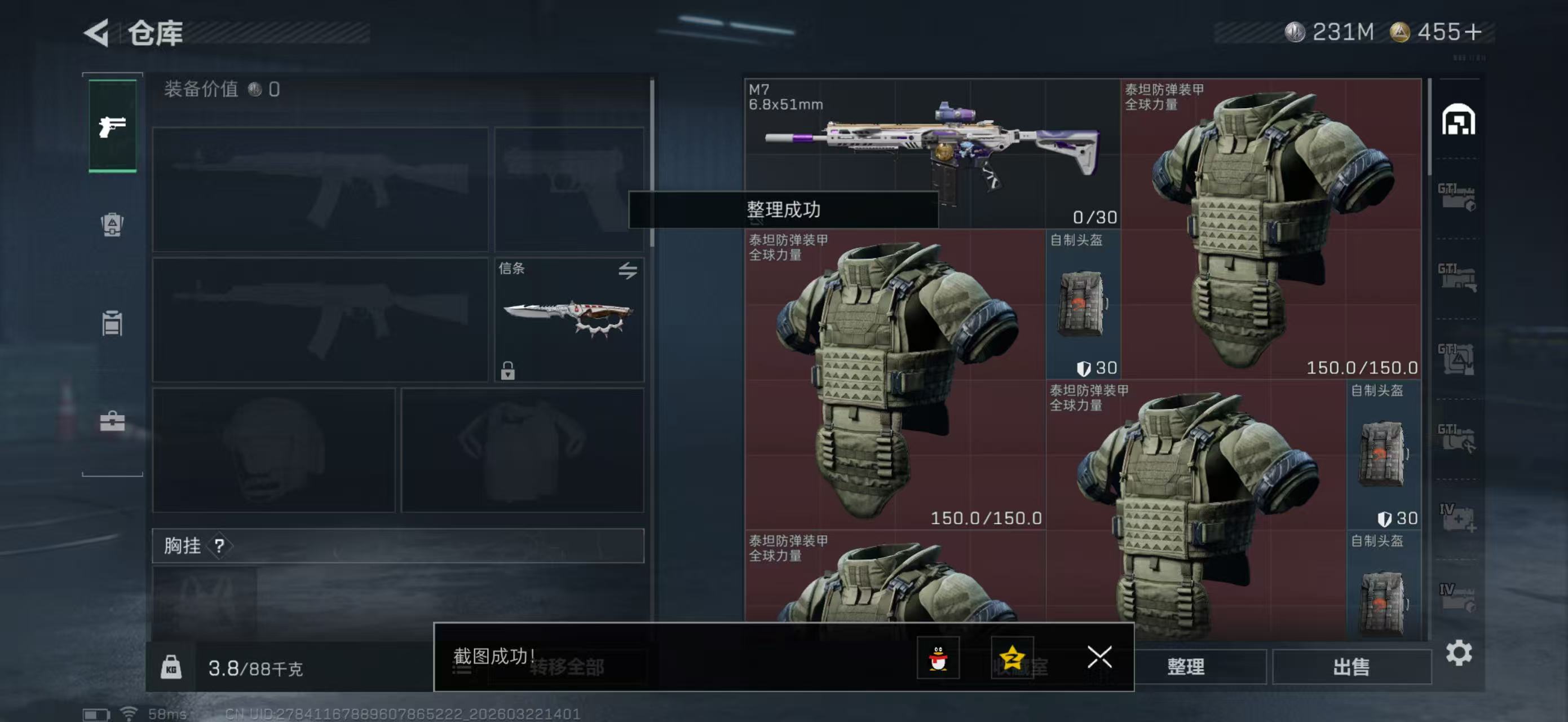Click the silver currency 231M balance
The height and width of the screenshot is (722, 1568).
[1330, 32]
